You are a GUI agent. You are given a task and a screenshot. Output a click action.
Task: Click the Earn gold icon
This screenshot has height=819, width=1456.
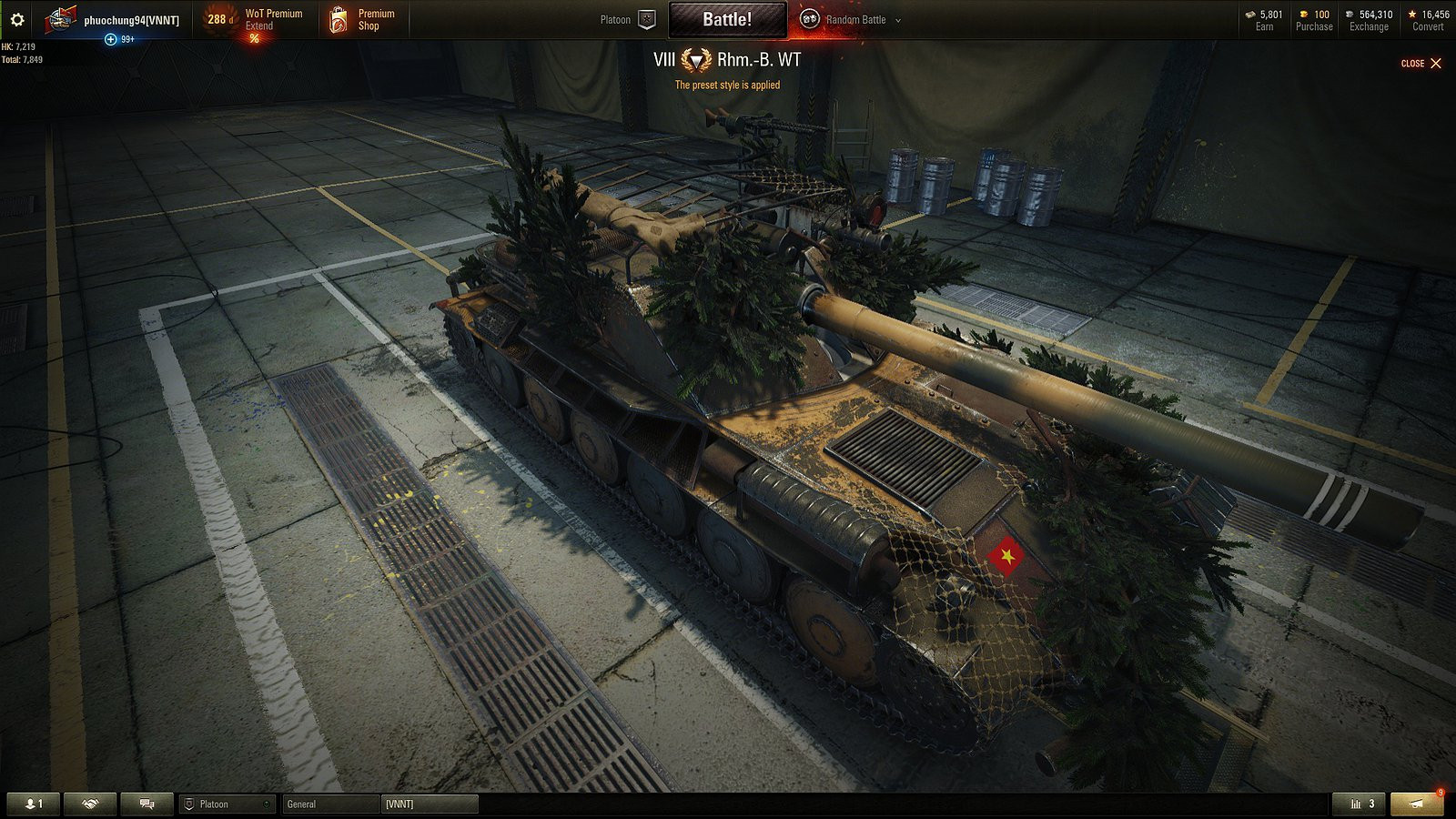point(1251,15)
